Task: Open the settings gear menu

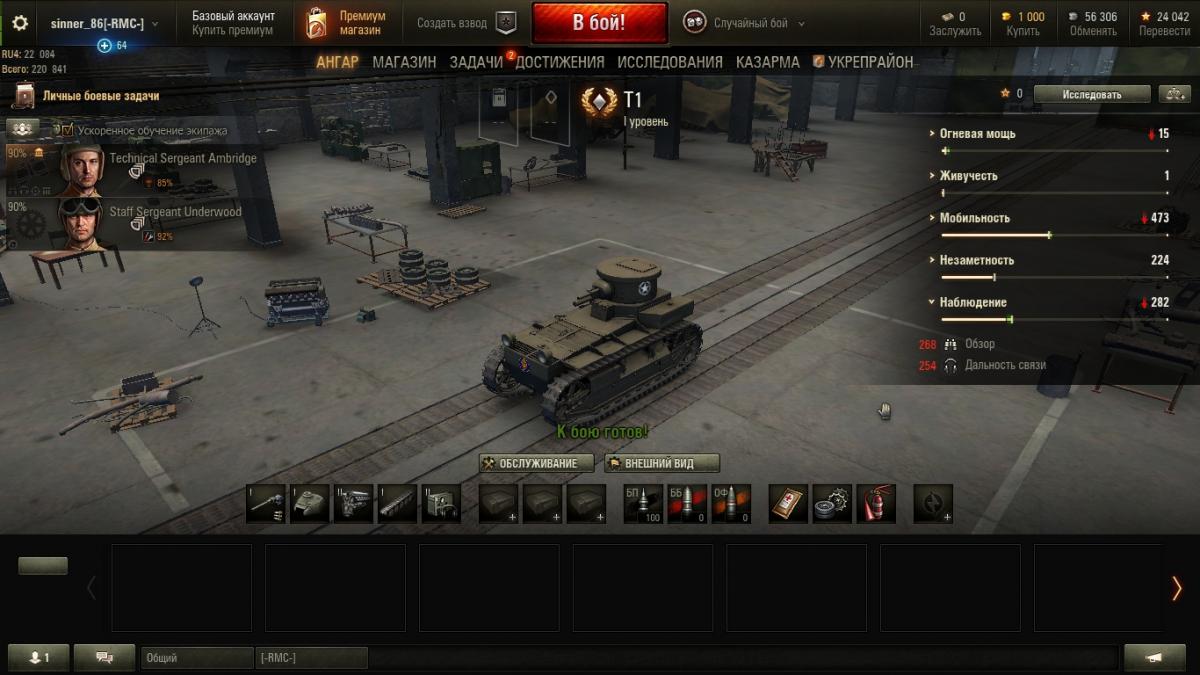Action: 20,23
